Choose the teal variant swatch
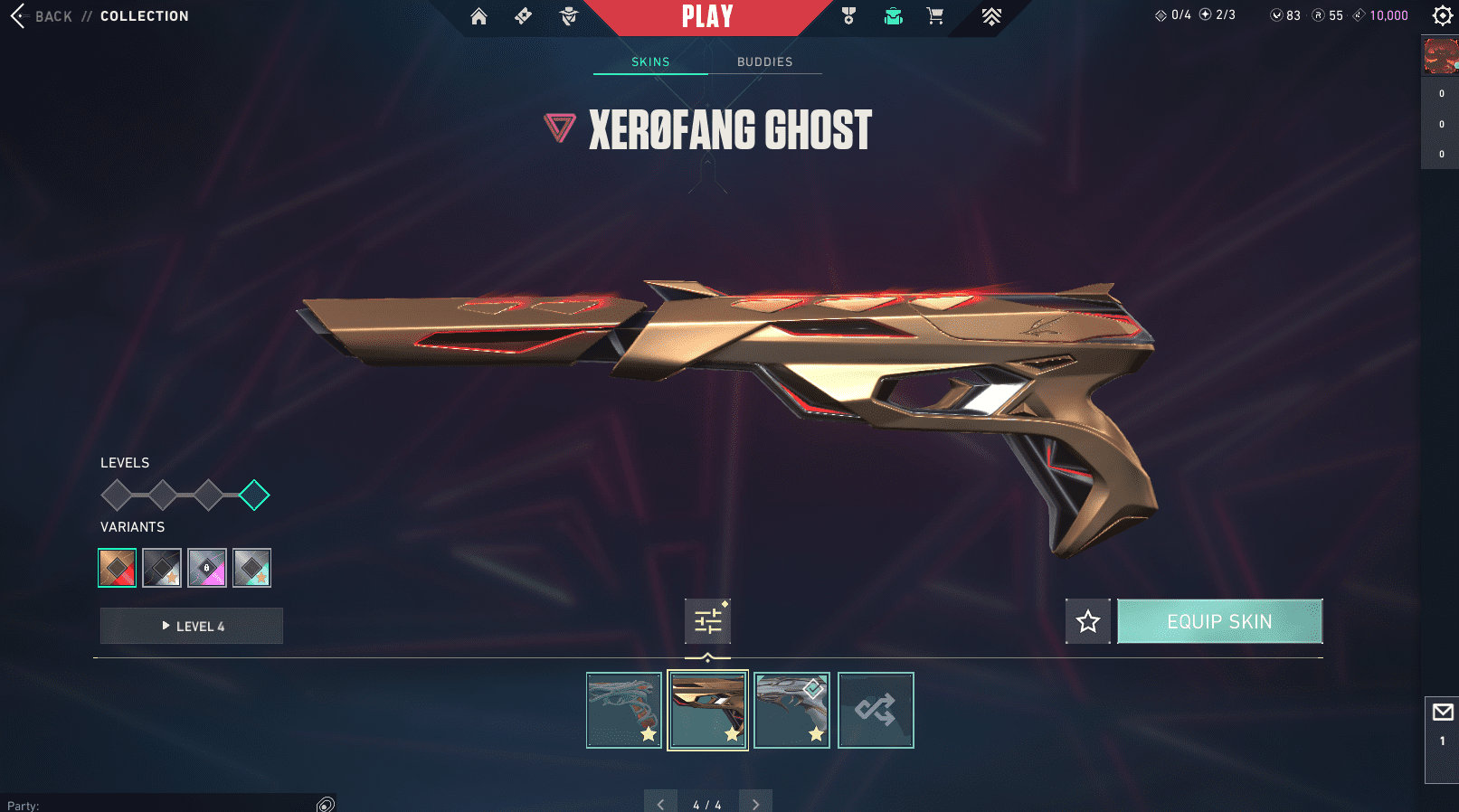This screenshot has width=1459, height=812. click(x=251, y=568)
